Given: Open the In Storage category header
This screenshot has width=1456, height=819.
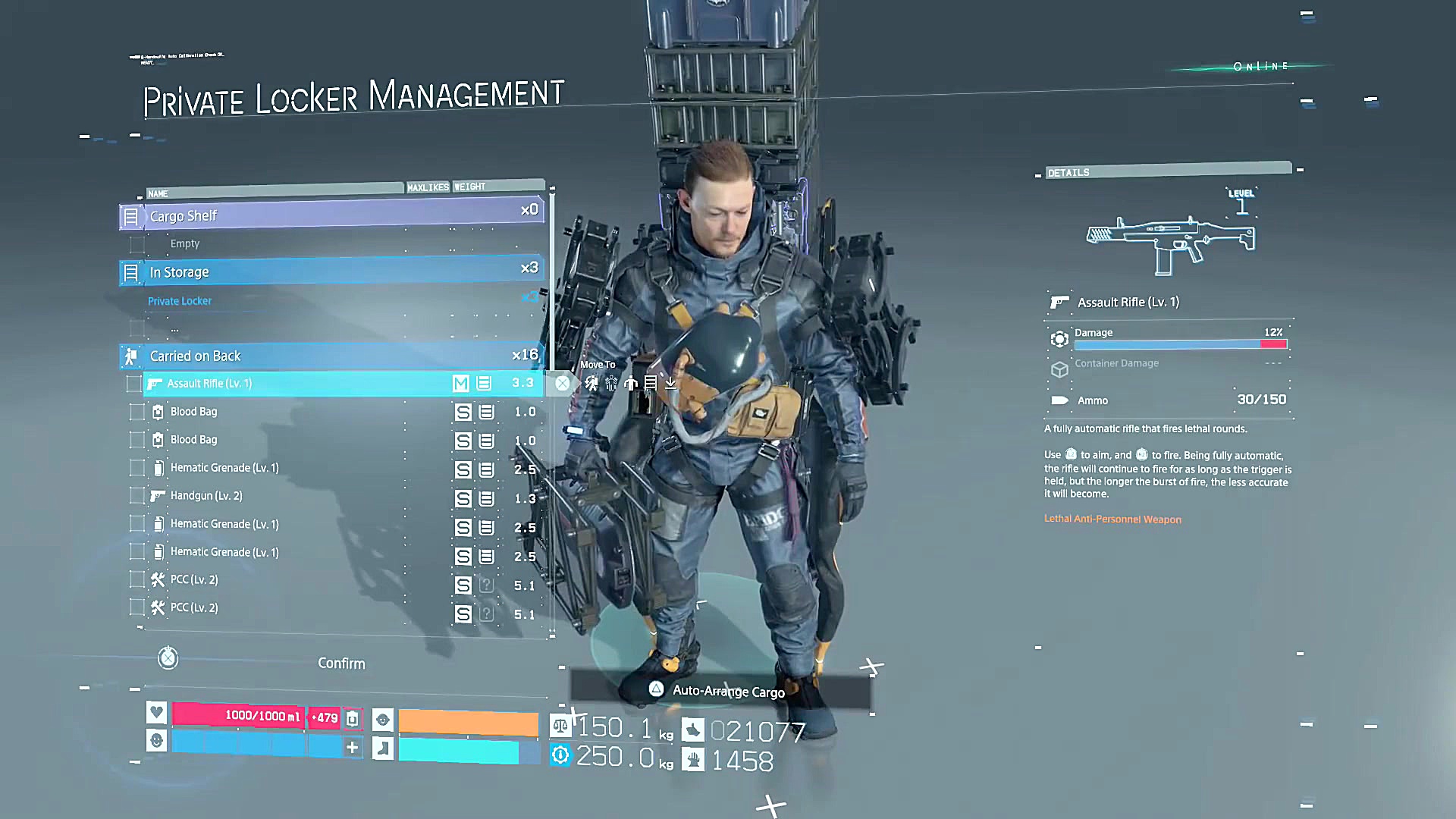Looking at the screenshot, I should (334, 271).
